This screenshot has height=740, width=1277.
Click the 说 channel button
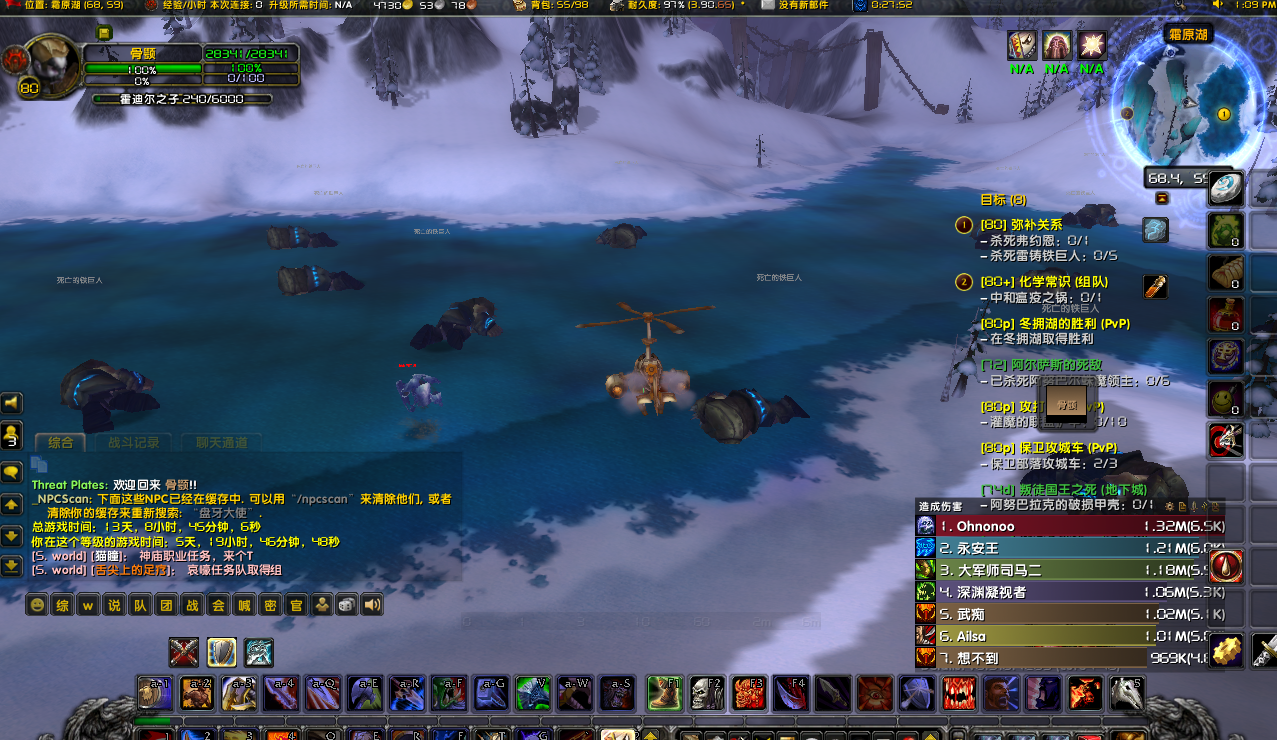click(115, 605)
